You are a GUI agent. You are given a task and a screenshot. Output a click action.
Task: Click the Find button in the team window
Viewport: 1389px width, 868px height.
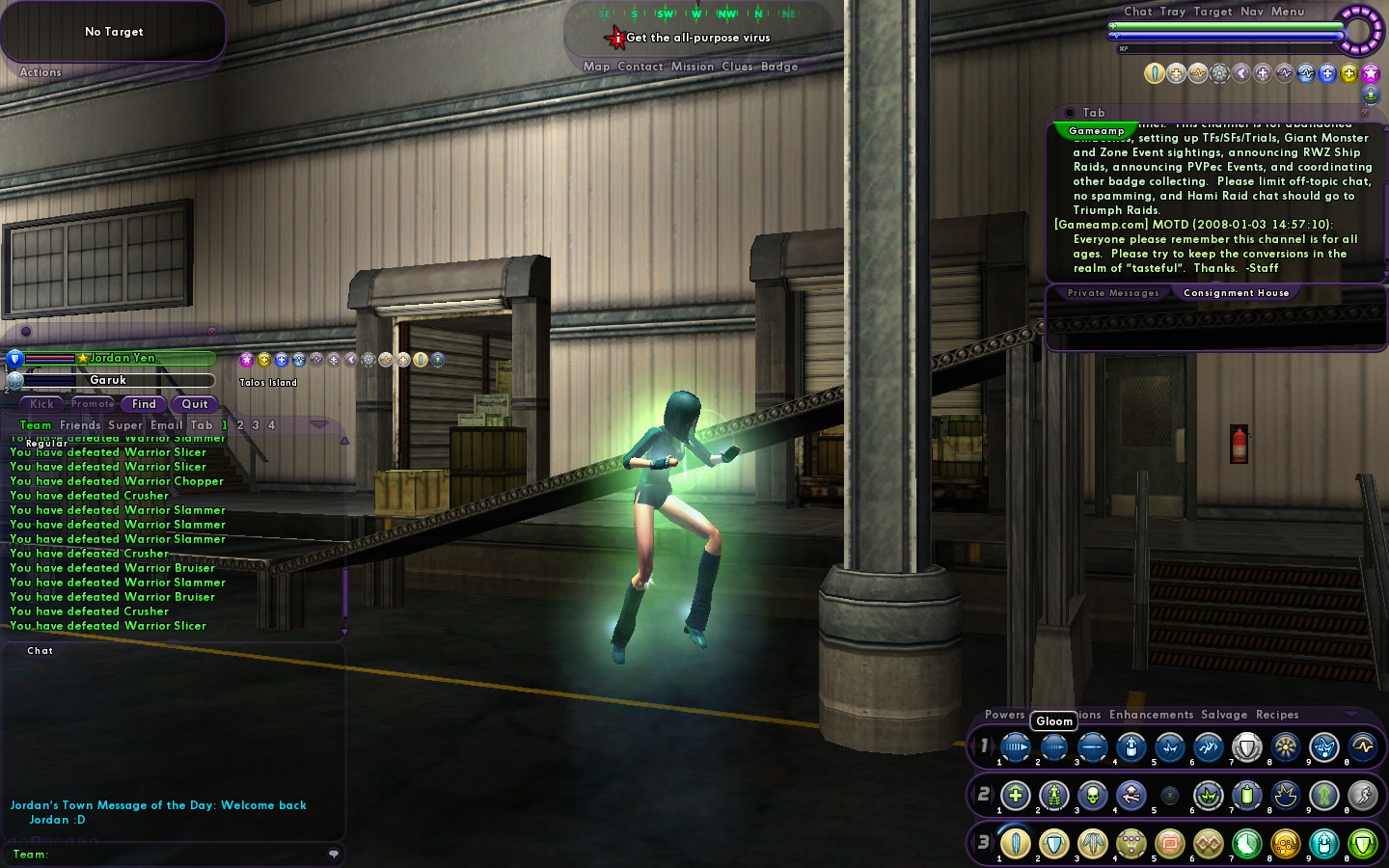point(144,404)
